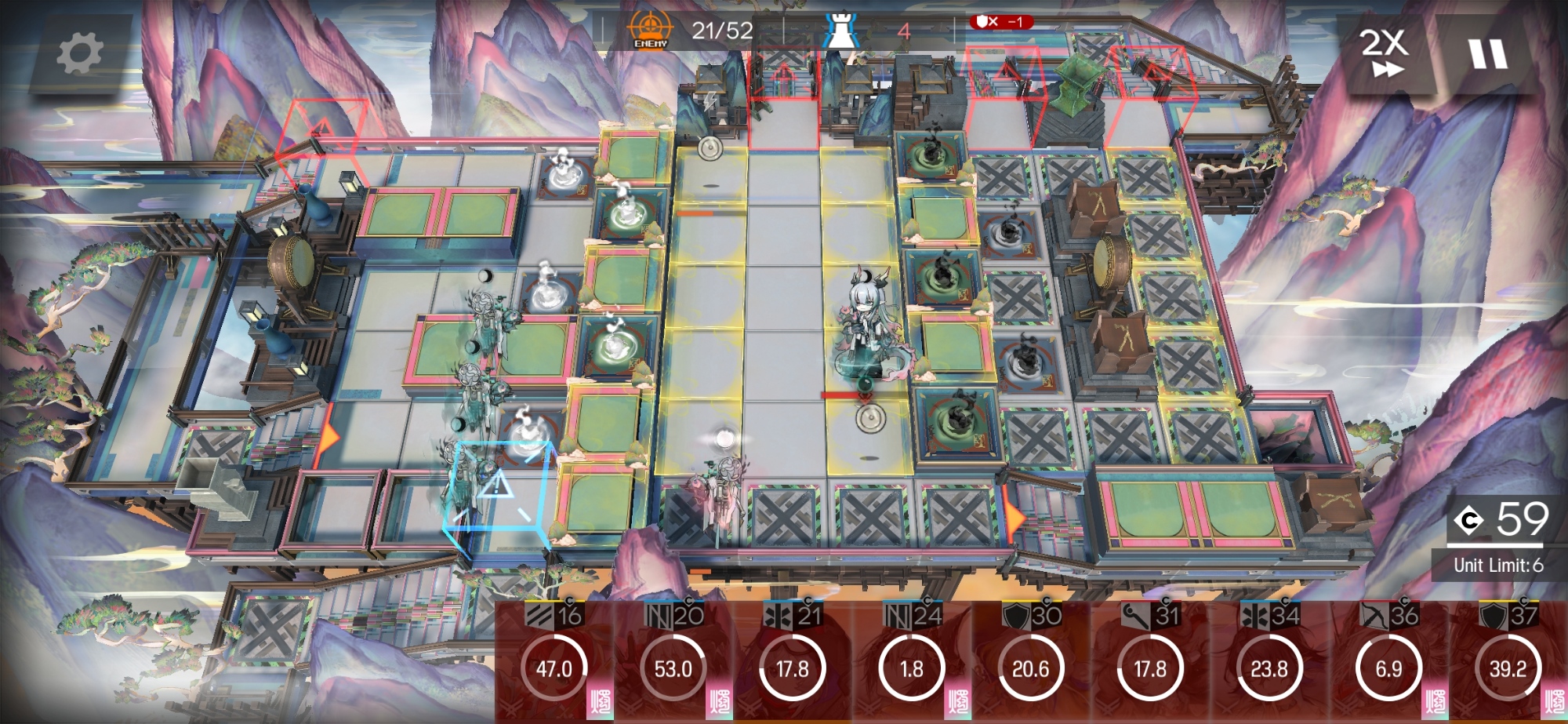1568x724 pixels.
Task: Select the operator card costing 31
Action: point(1150,663)
